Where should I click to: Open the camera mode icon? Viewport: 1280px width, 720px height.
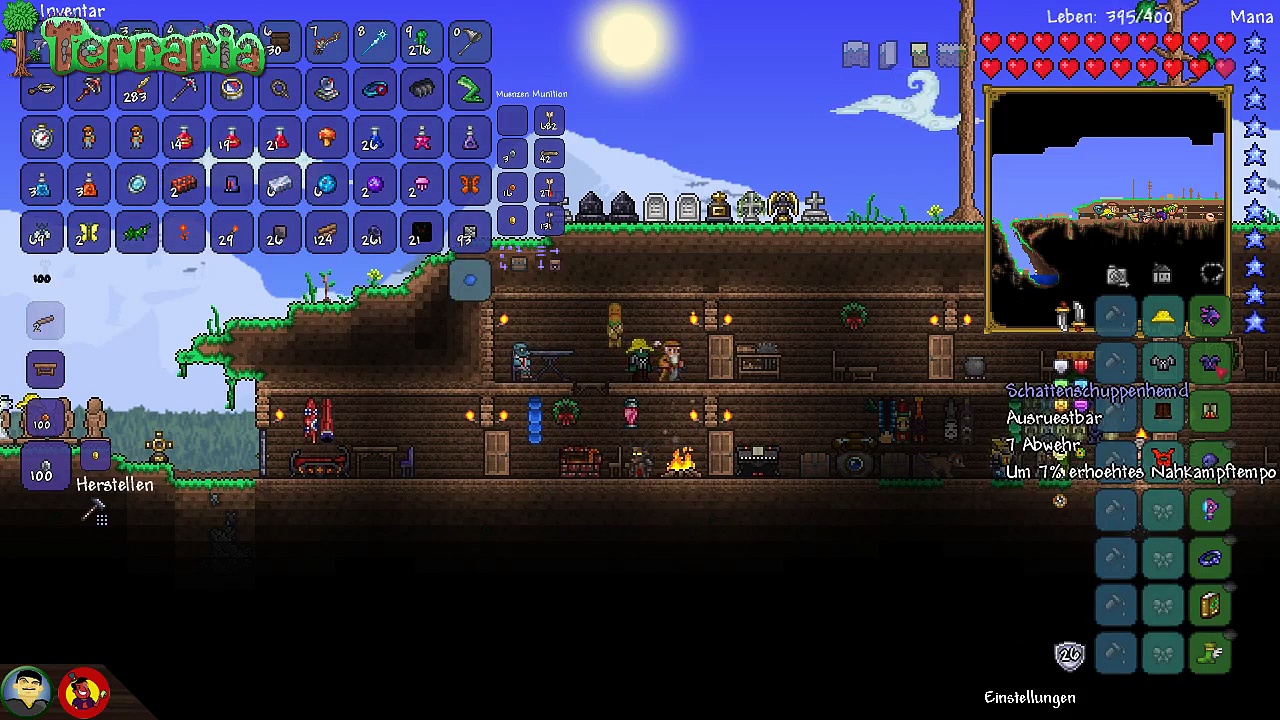click(x=1117, y=275)
